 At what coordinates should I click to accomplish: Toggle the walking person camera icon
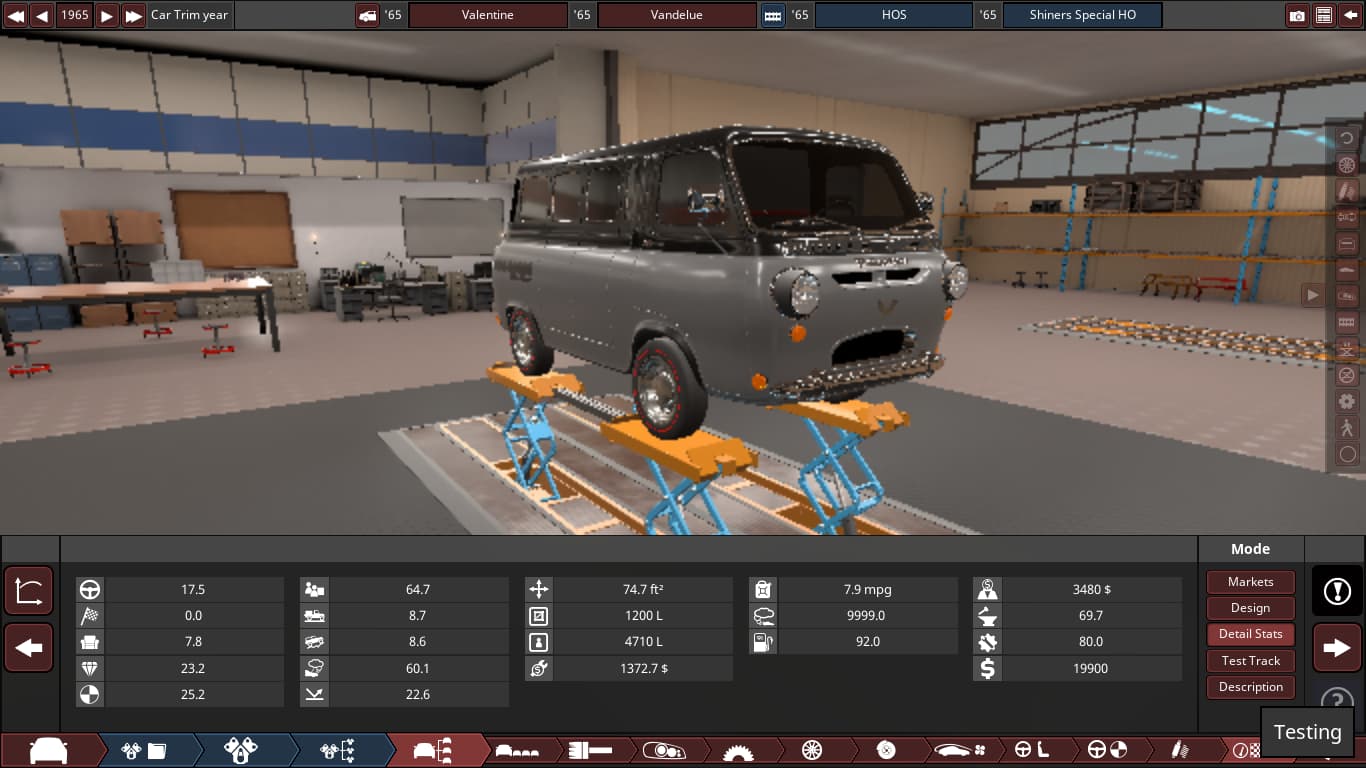1347,428
